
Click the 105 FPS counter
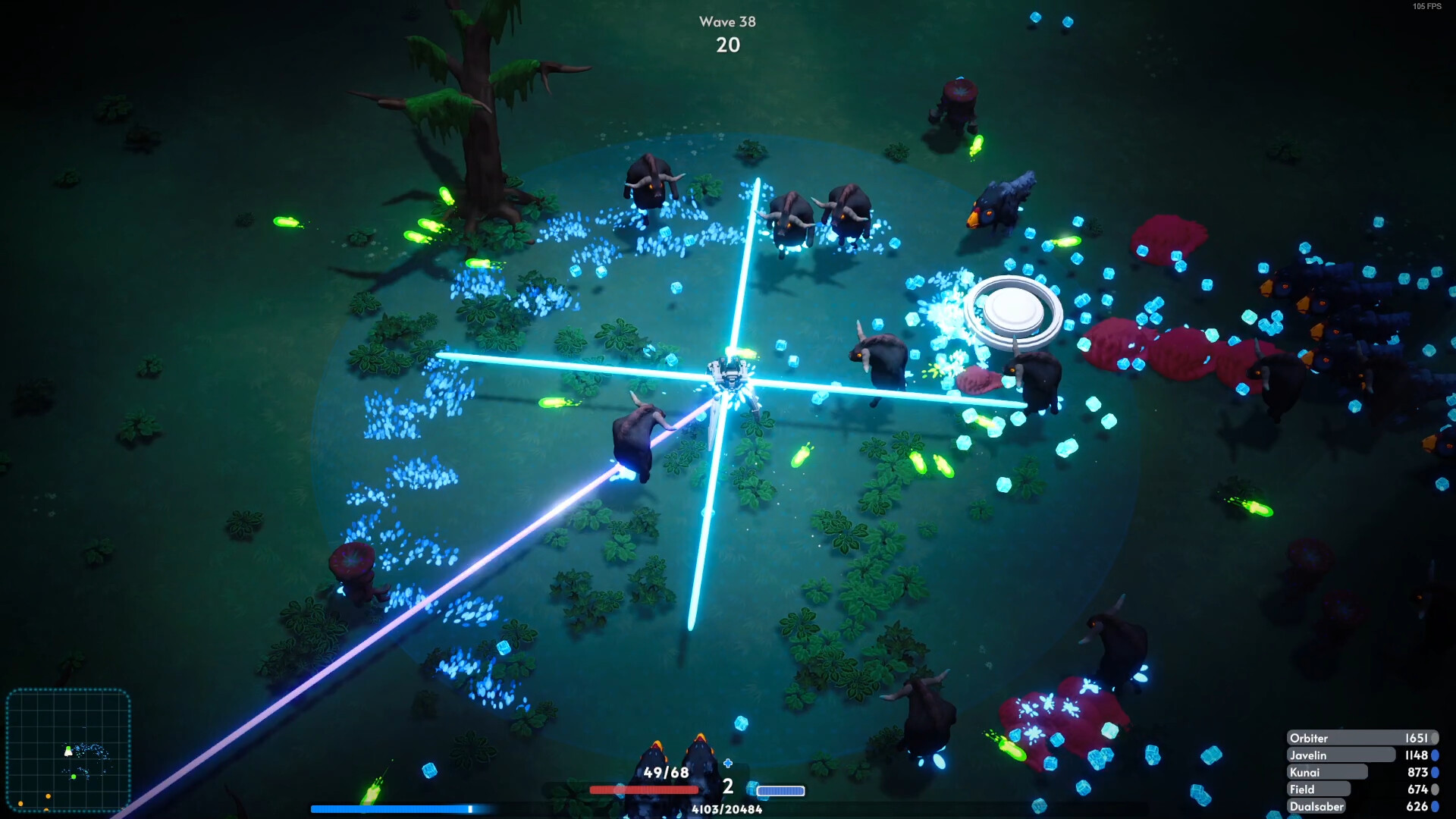[1427, 8]
